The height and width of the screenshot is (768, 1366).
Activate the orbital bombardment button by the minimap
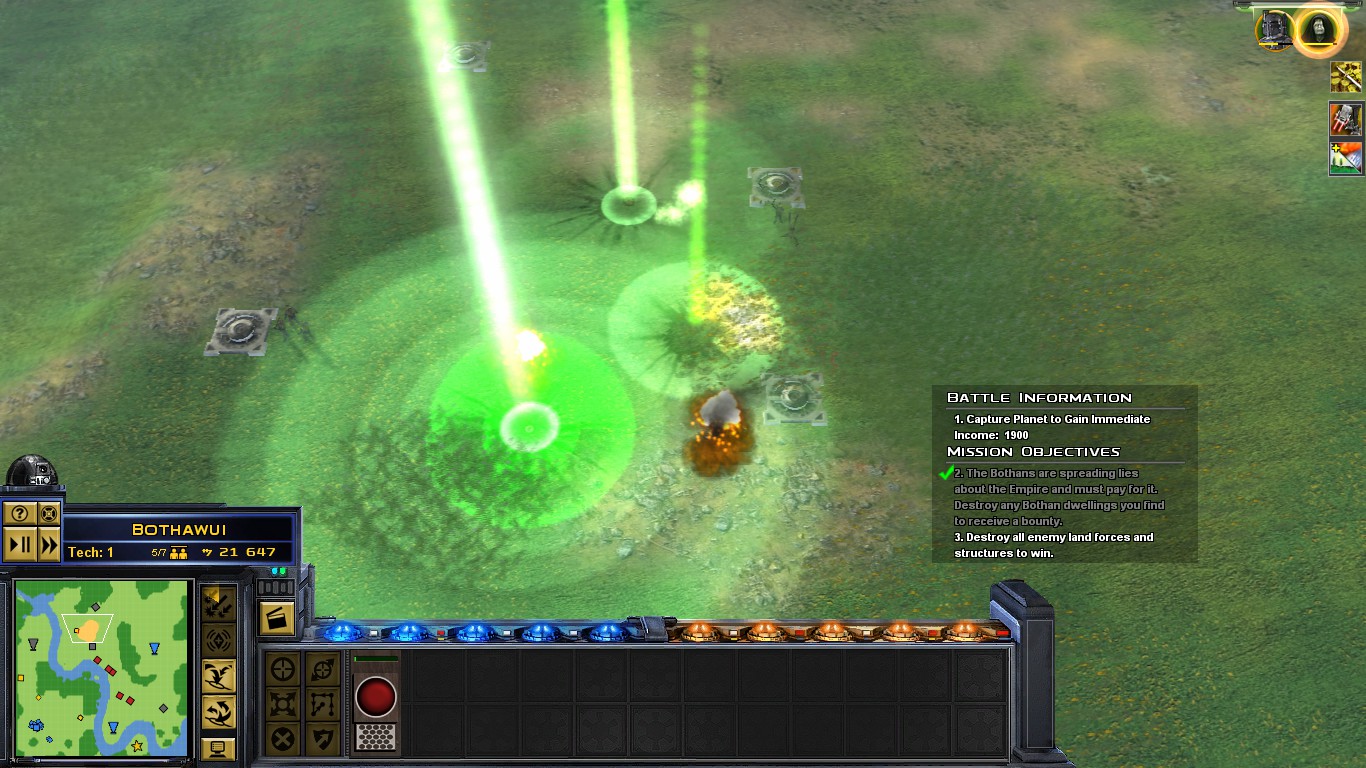[x=219, y=640]
